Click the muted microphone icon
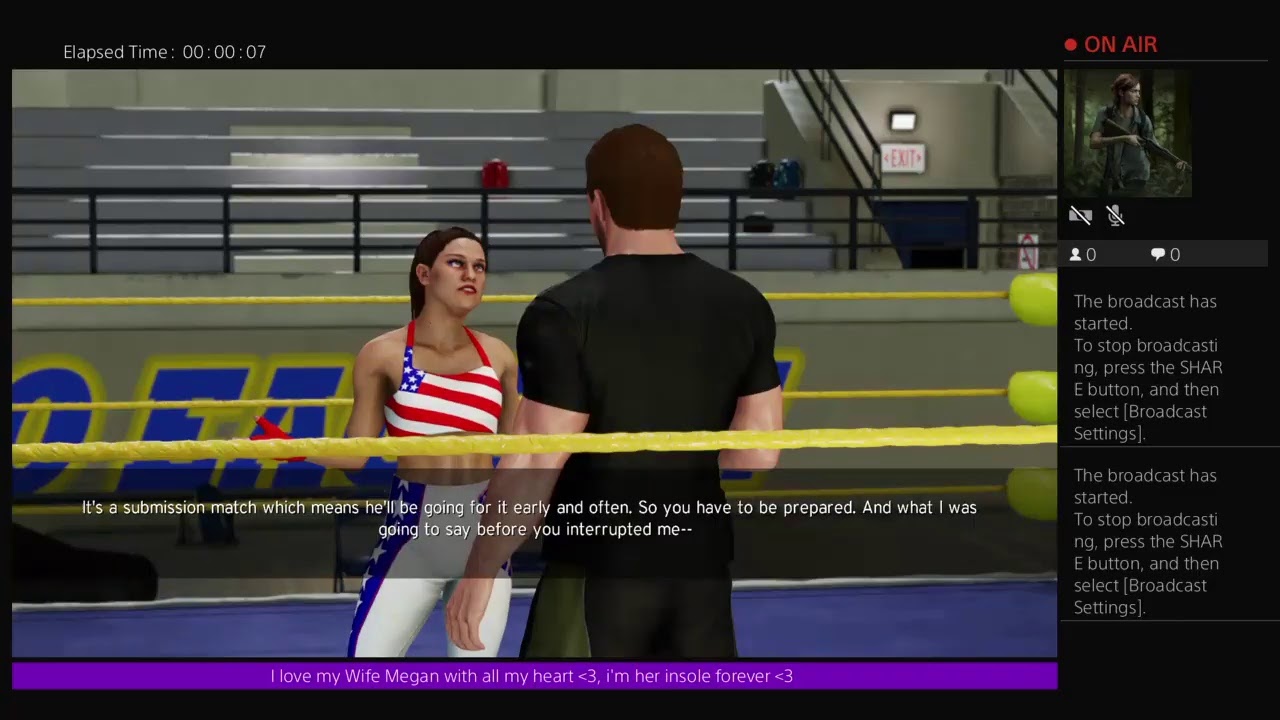Image resolution: width=1280 pixels, height=720 pixels. (x=1116, y=215)
